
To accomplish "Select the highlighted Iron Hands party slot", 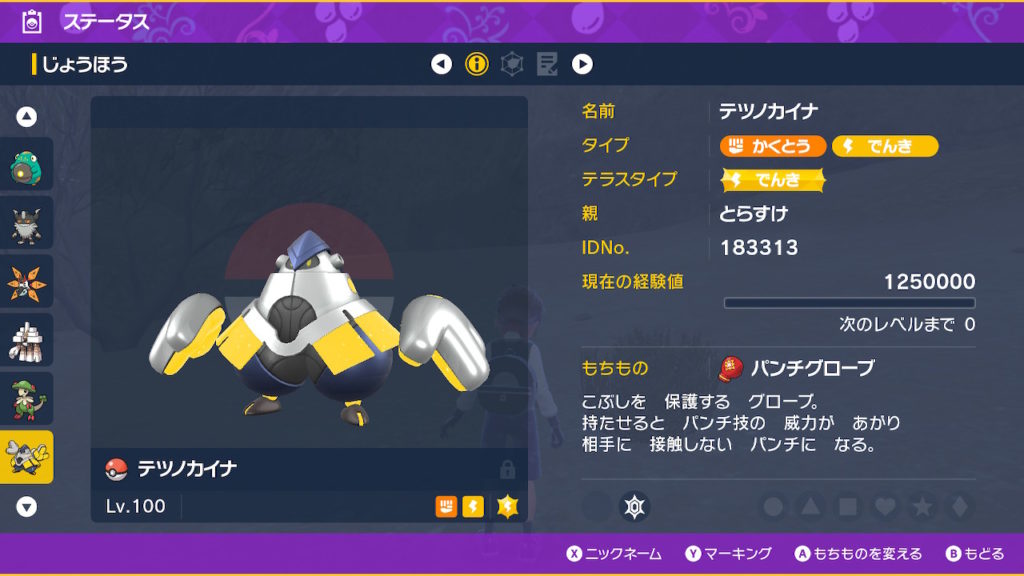I will pos(27,457).
